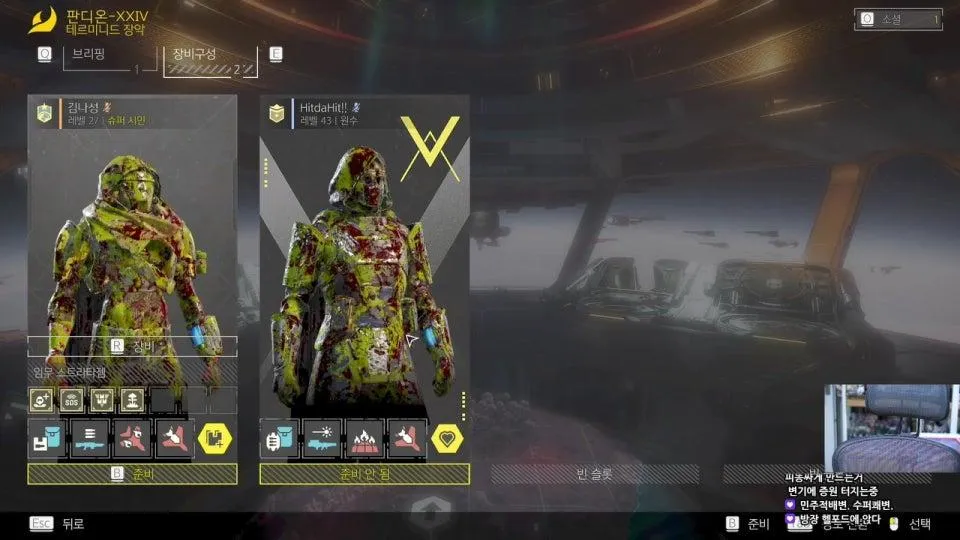Click the SOS beacon mission stratagem icon
Image resolution: width=960 pixels, height=540 pixels.
pos(71,401)
